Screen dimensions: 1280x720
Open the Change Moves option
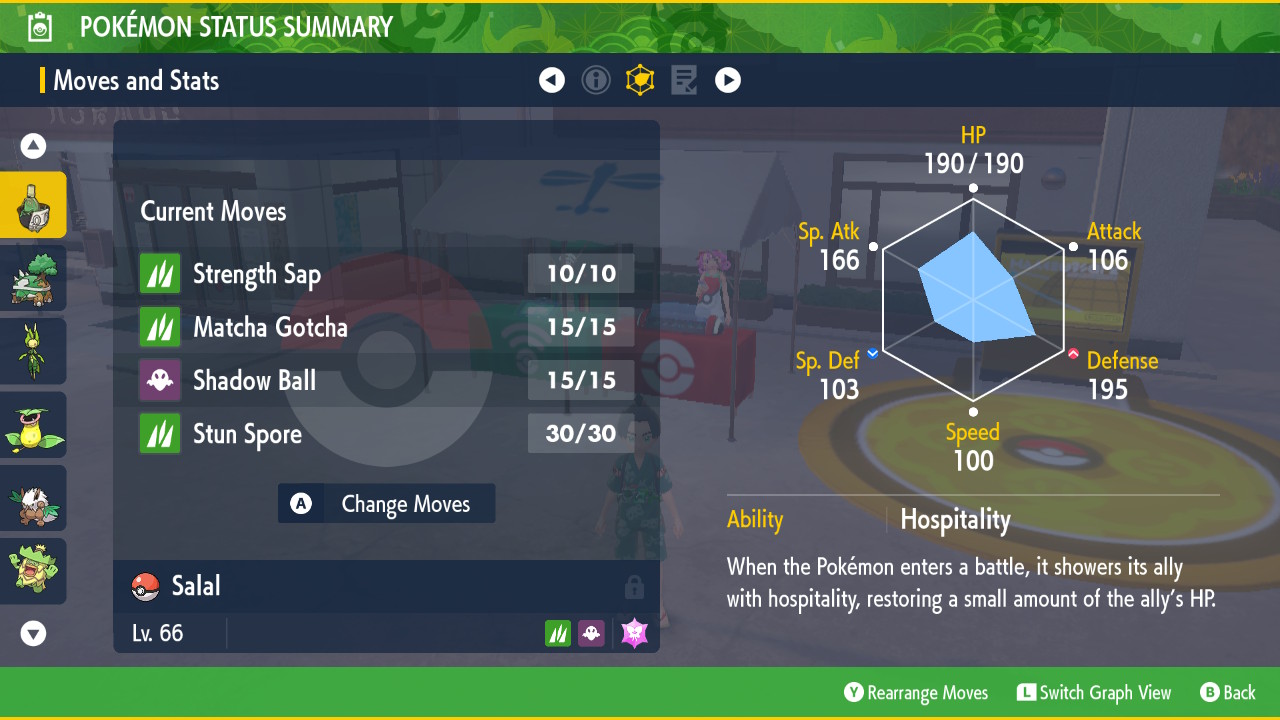click(x=386, y=504)
